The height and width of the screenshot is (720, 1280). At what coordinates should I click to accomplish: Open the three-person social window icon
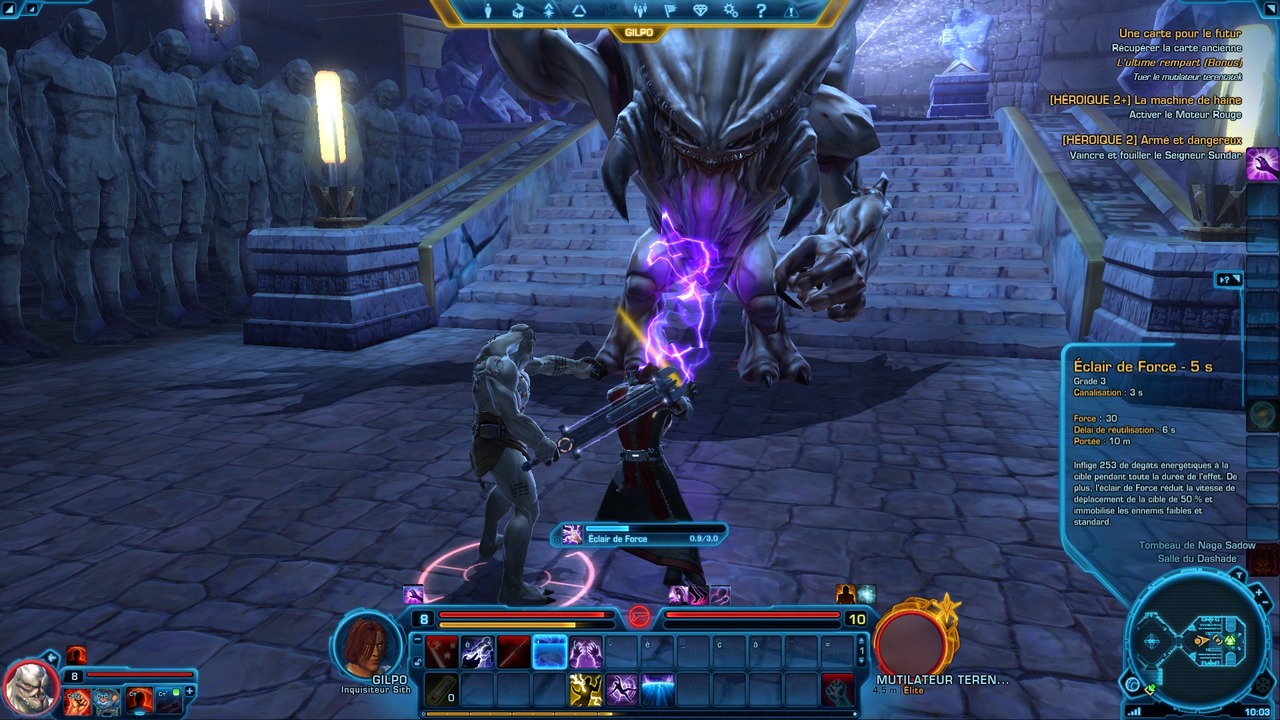point(640,12)
